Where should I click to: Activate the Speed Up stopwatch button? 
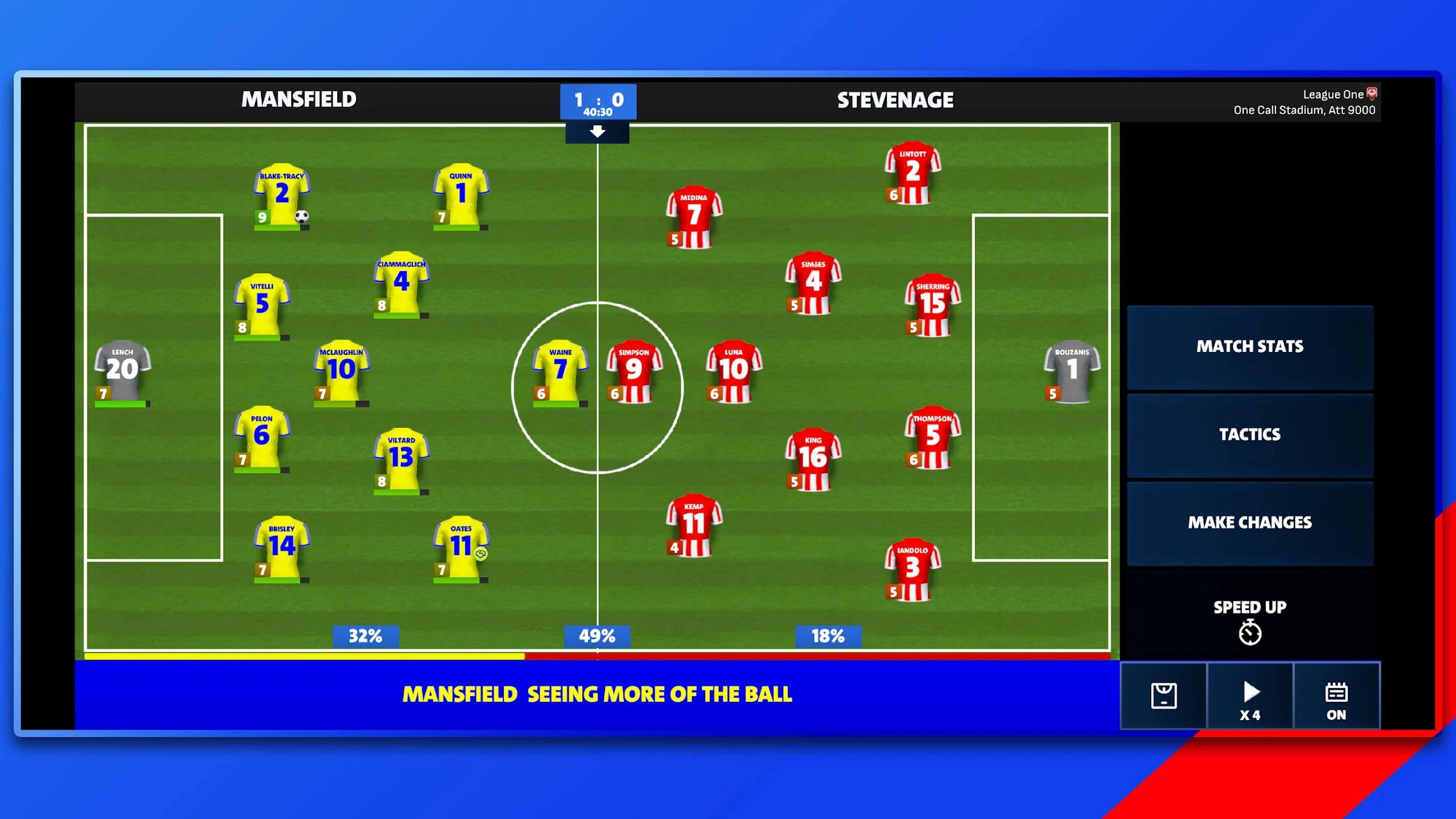pos(1250,620)
